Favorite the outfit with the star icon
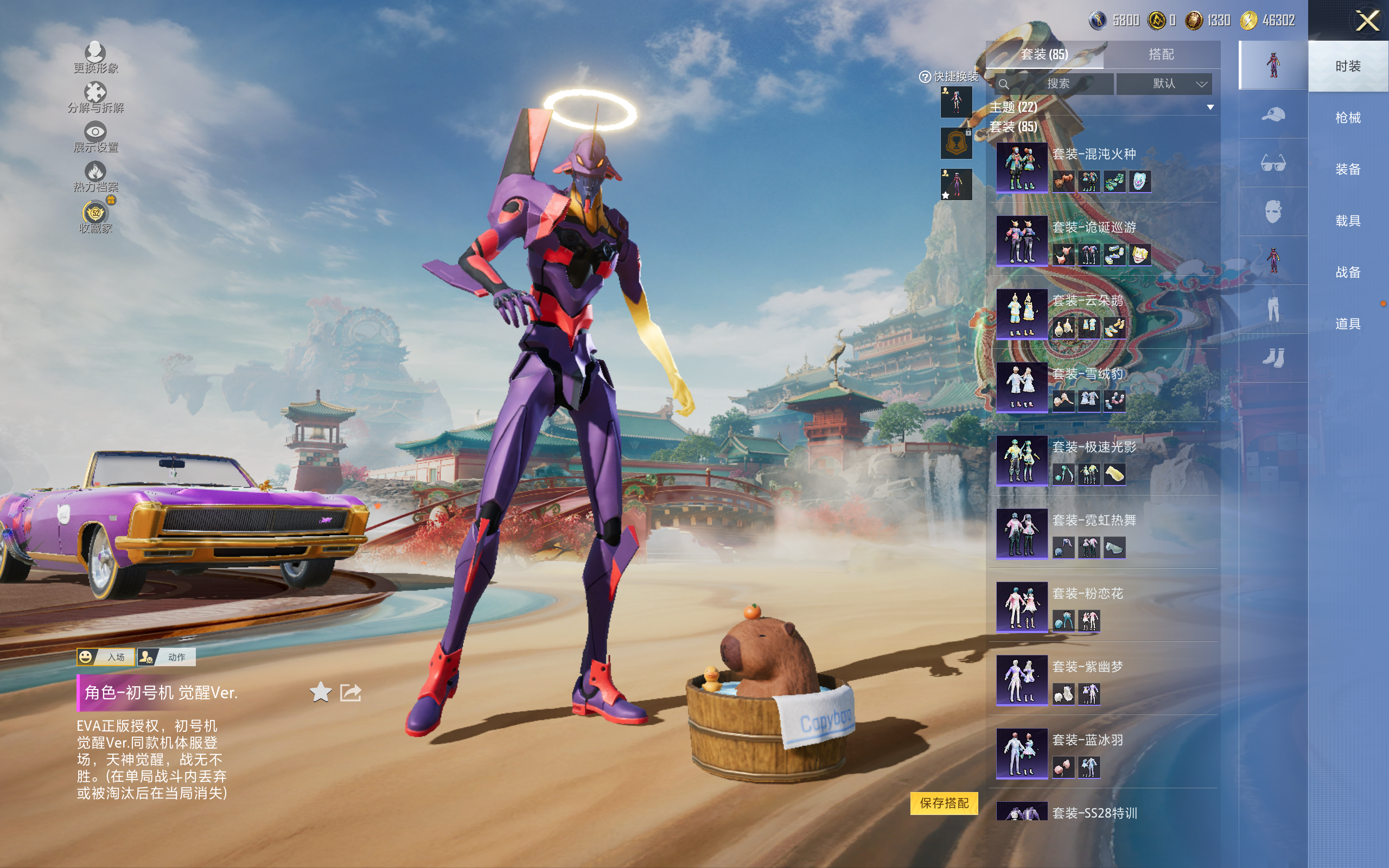This screenshot has width=1389, height=868. 320,692
